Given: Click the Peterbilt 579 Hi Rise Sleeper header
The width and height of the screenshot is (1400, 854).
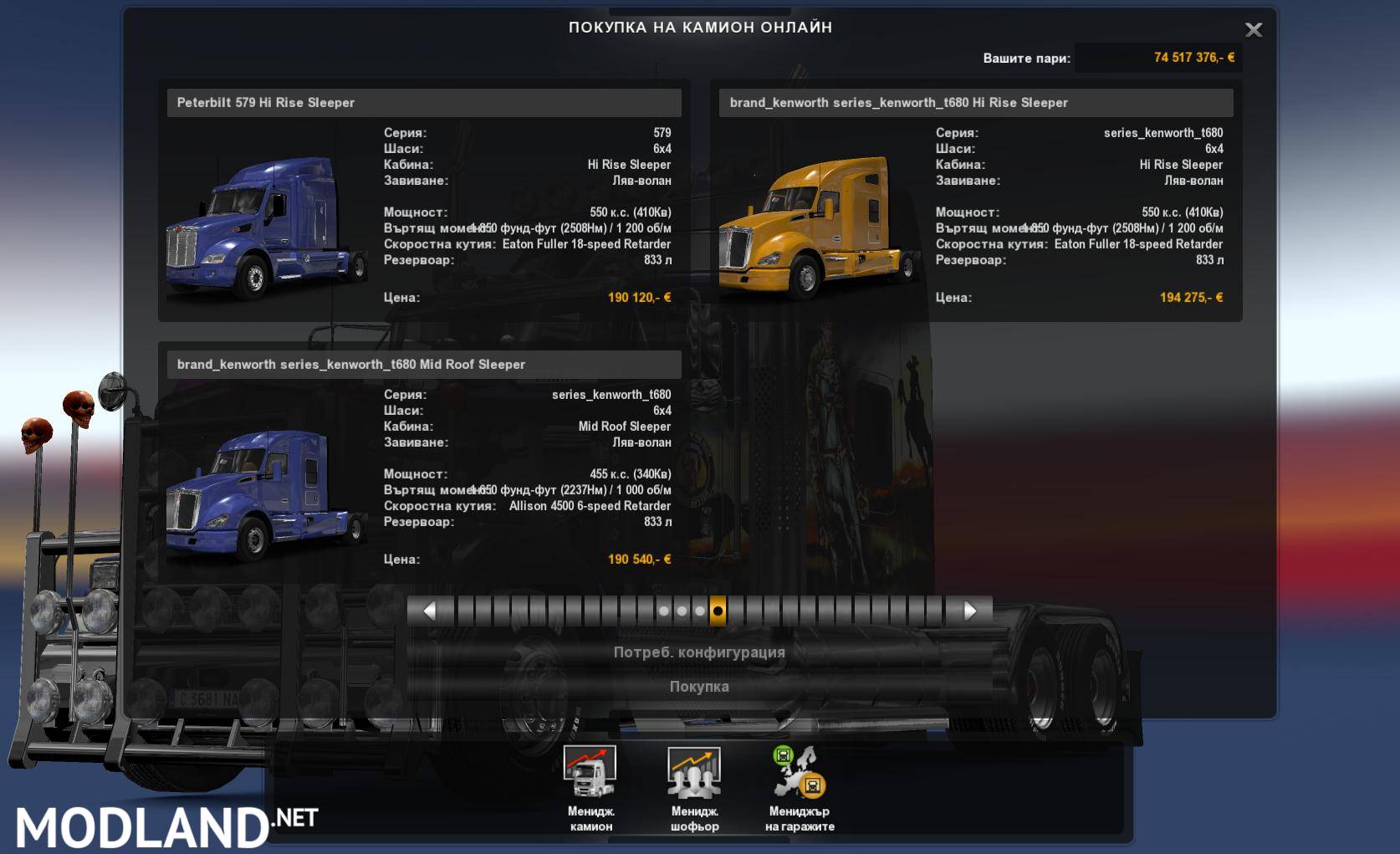Looking at the screenshot, I should [x=422, y=103].
